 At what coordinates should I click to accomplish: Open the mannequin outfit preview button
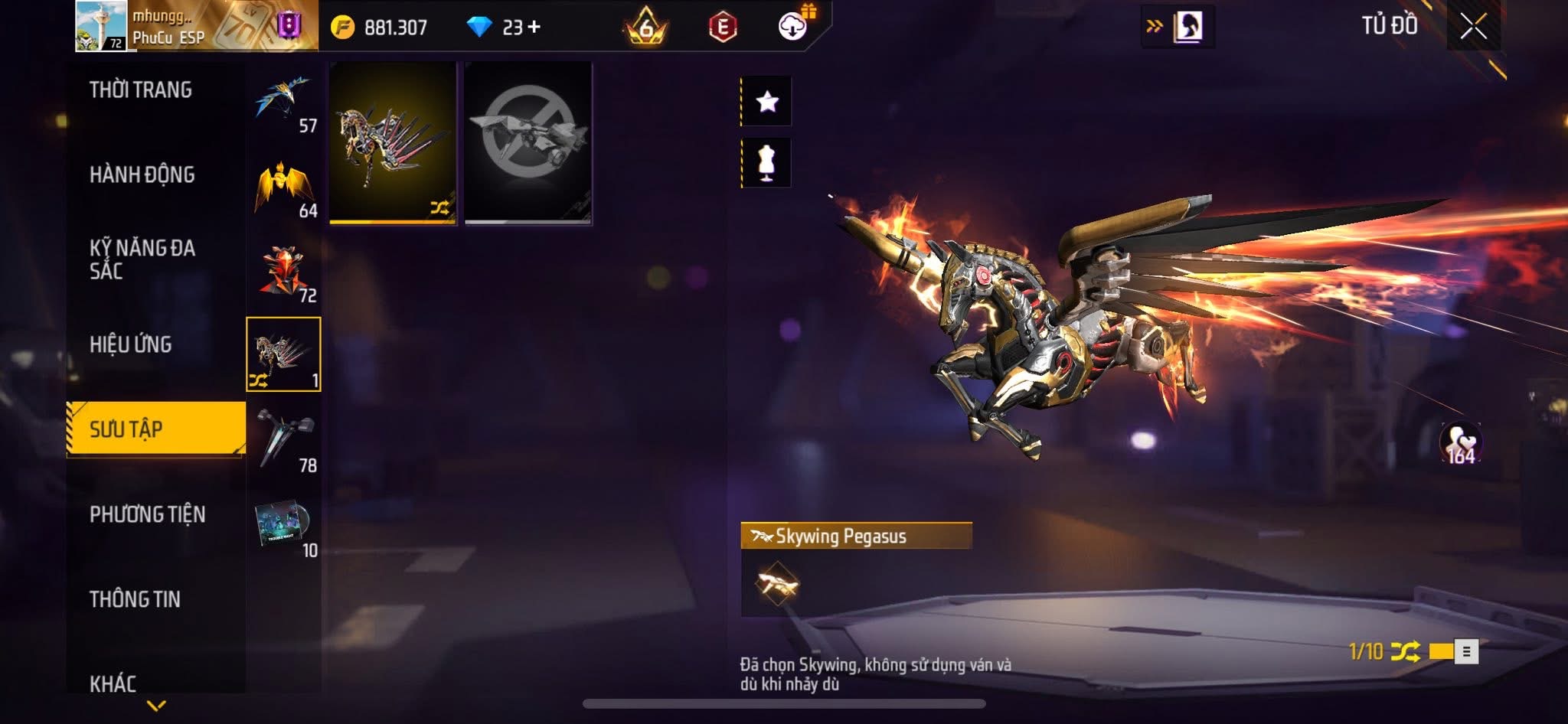[767, 163]
